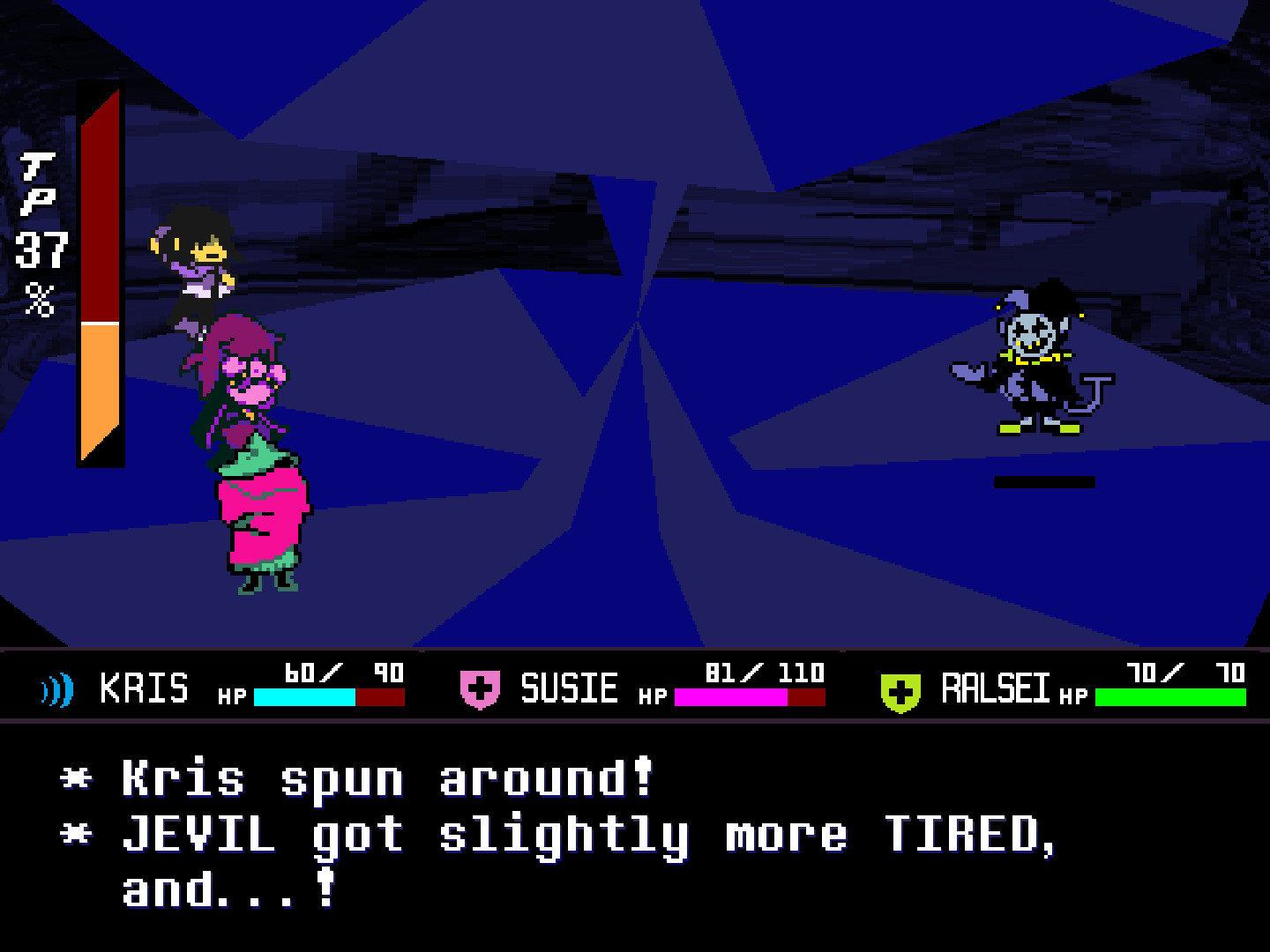Select Ralsei's green shield icon
The image size is (1270, 952).
click(900, 689)
